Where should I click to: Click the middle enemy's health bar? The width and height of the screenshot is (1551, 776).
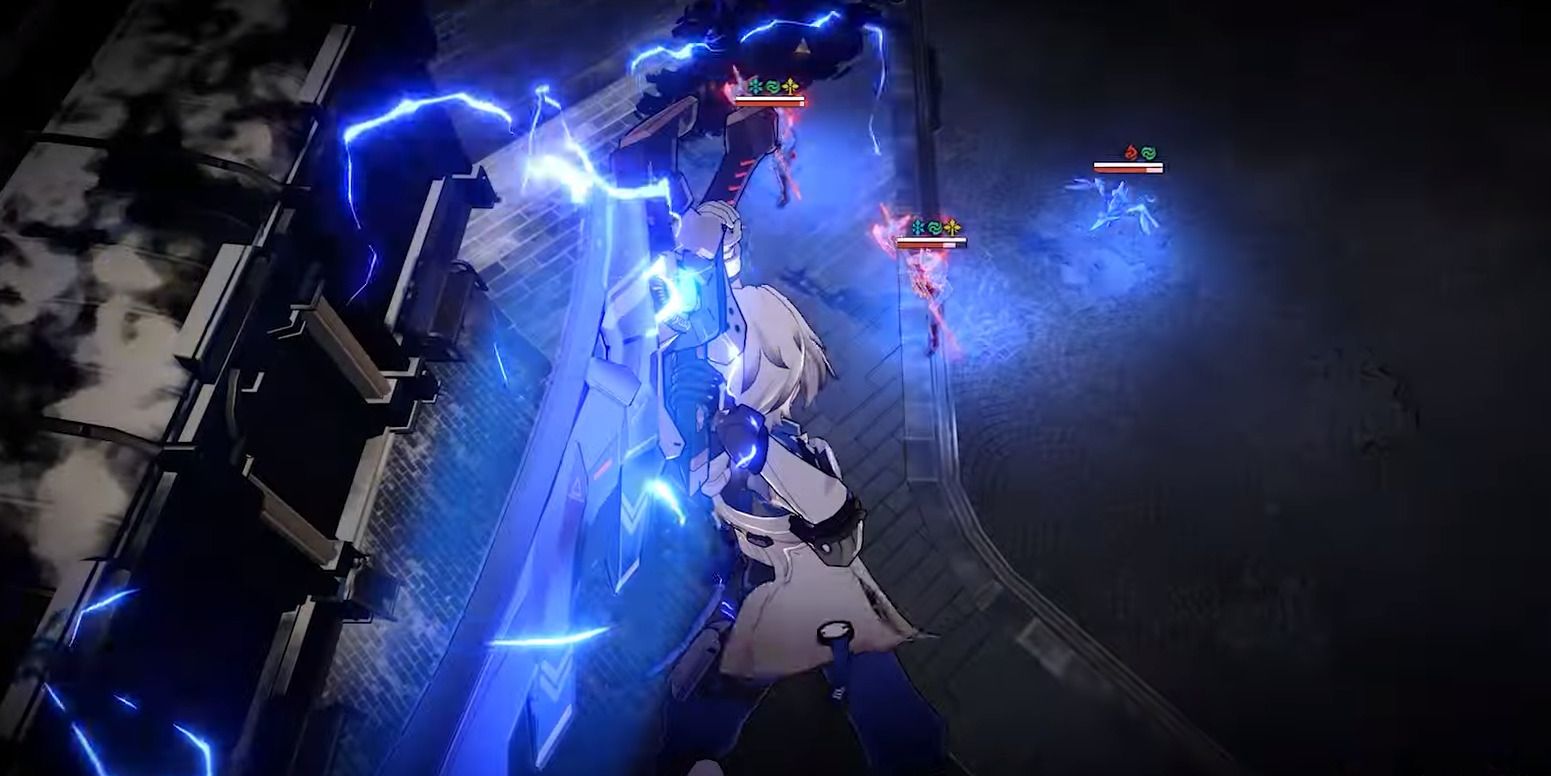932,241
